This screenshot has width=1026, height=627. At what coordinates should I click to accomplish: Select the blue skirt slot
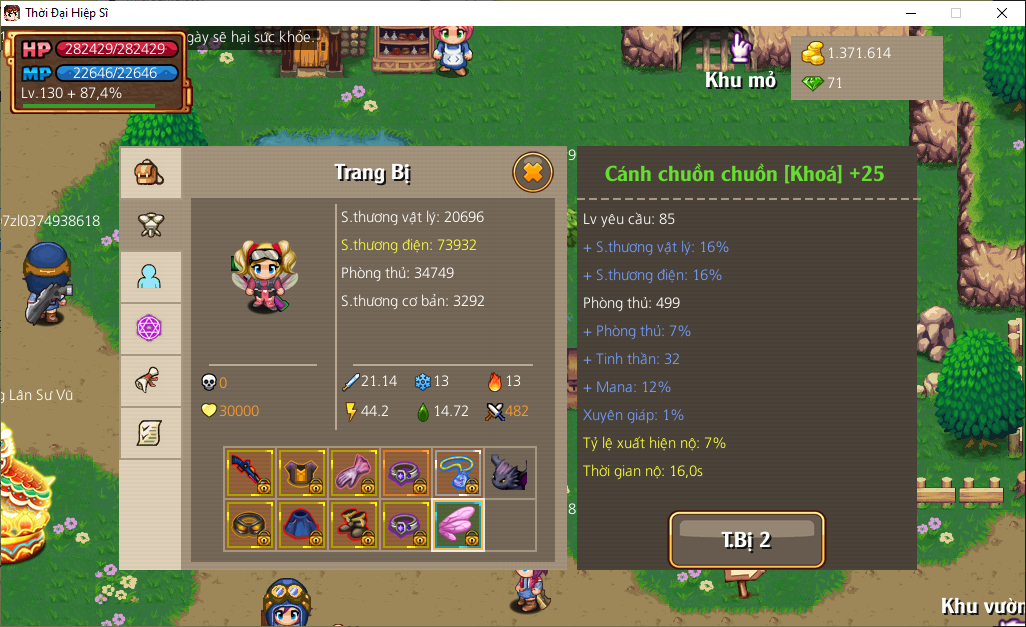point(302,524)
